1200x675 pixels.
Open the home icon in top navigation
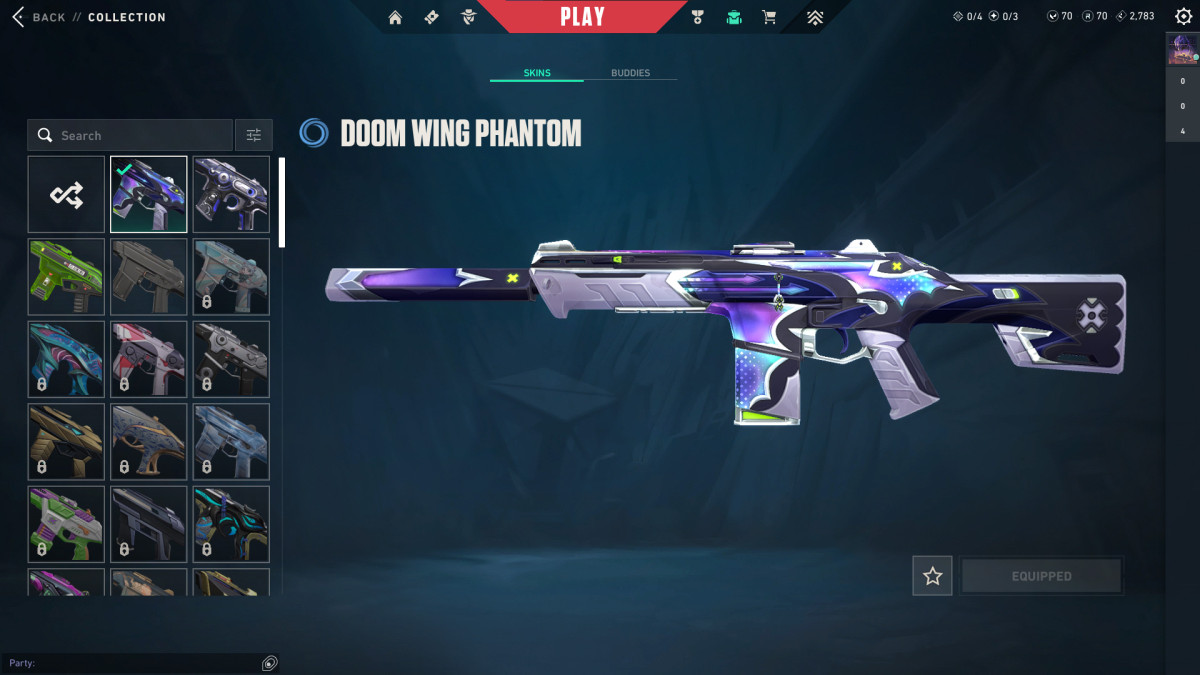(395, 17)
